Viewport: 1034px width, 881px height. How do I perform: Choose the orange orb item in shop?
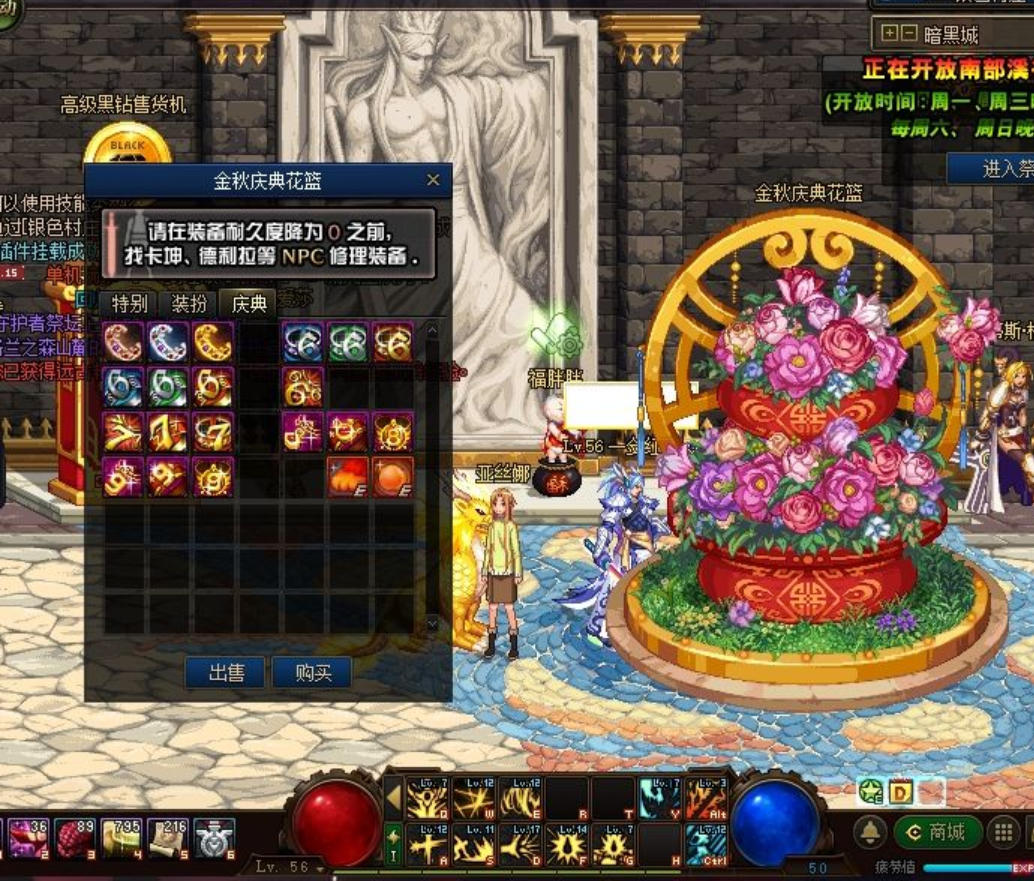[x=392, y=477]
